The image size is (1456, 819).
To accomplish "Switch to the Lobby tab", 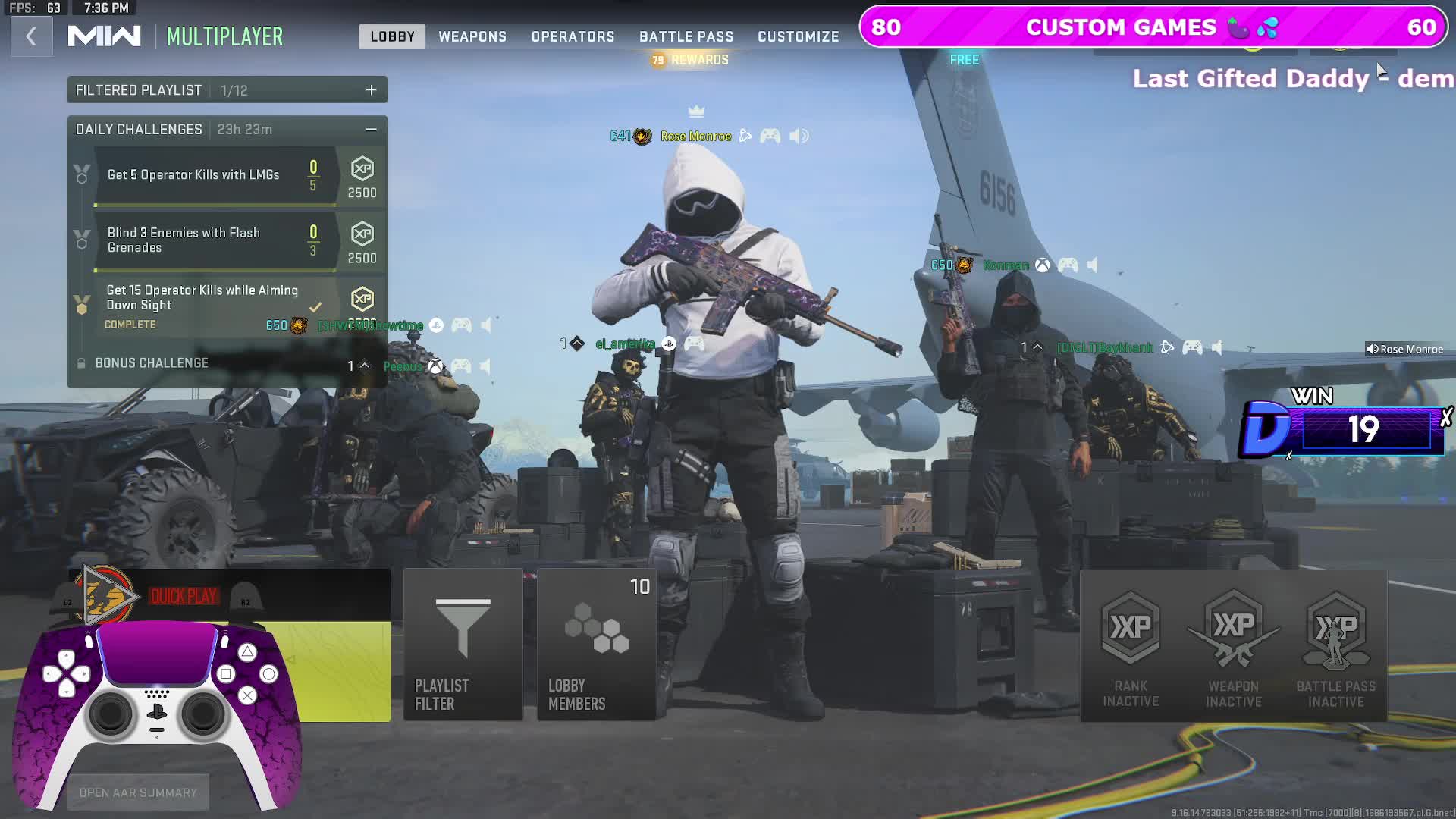I will pyautogui.click(x=392, y=36).
